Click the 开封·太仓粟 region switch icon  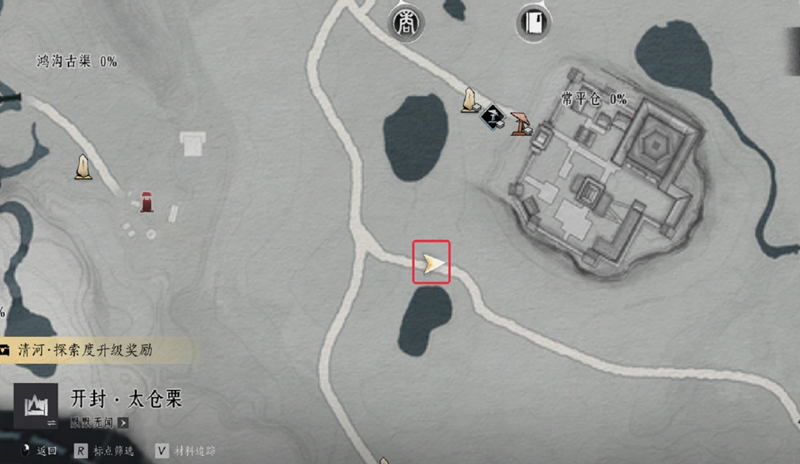pos(37,406)
